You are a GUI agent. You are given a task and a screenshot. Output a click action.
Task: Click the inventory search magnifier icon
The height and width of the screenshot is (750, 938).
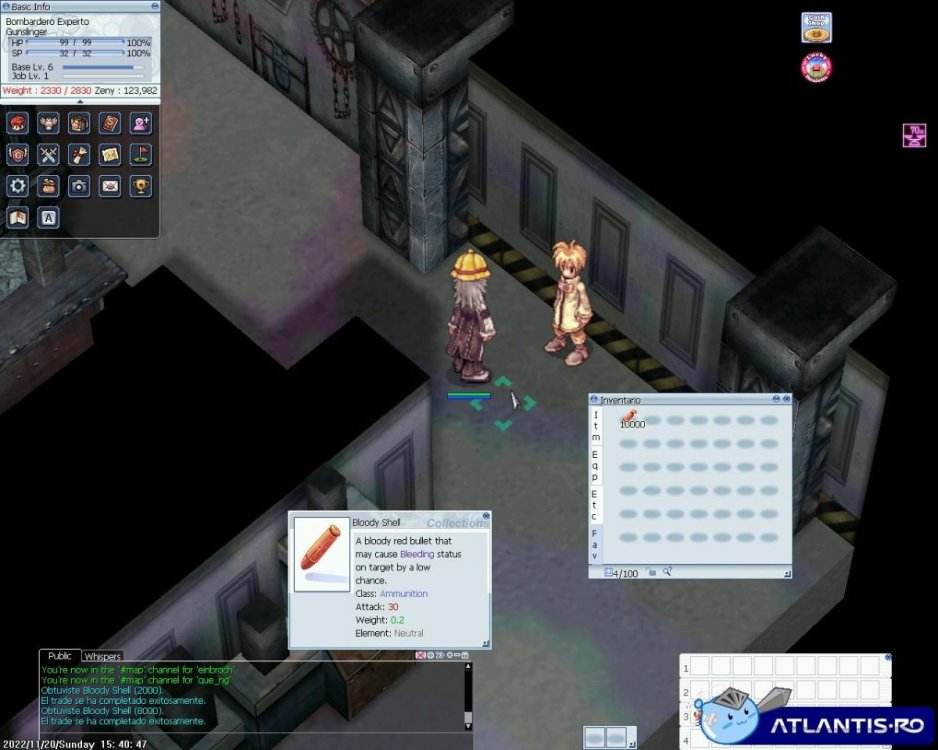[x=667, y=573]
